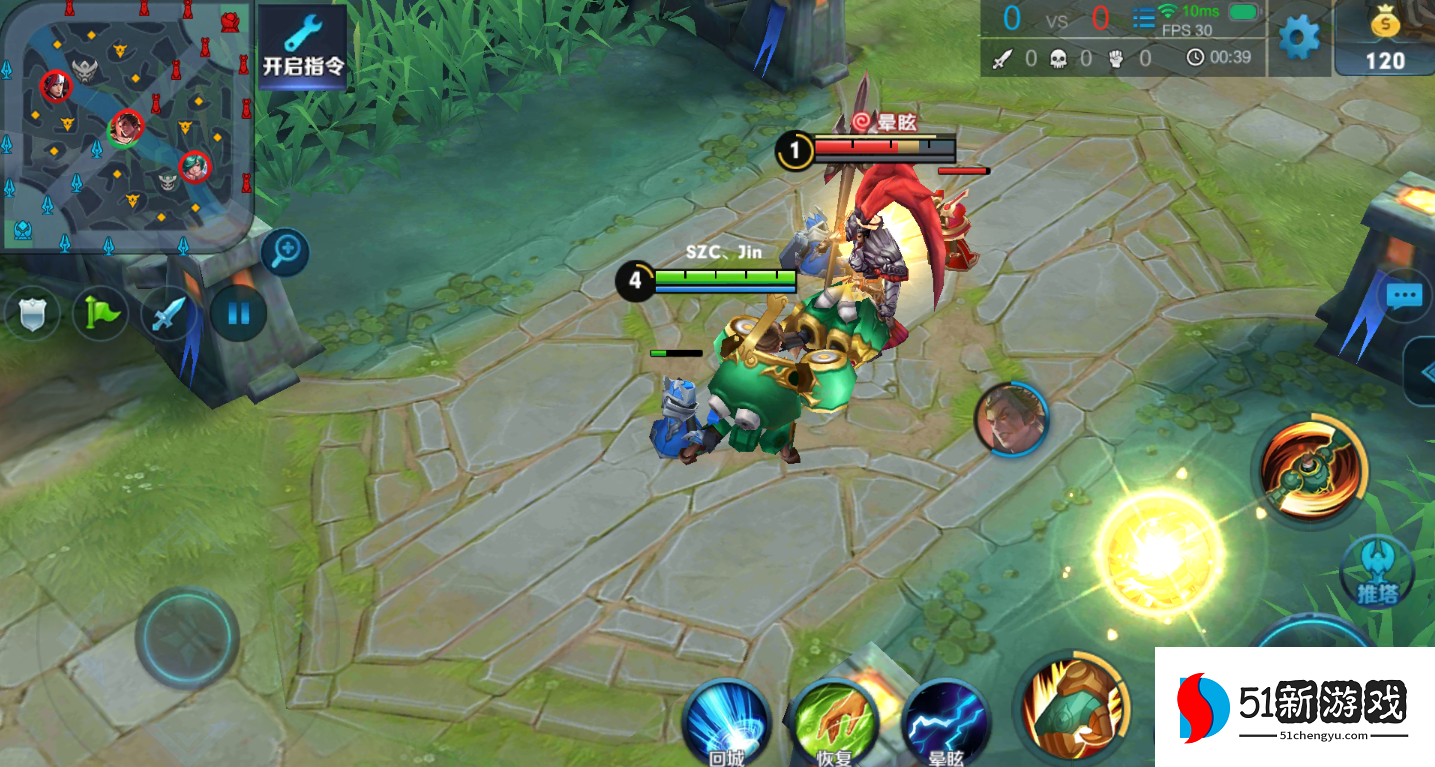Open the scoreboard list icon
1435x767 pixels.
pos(1143,18)
